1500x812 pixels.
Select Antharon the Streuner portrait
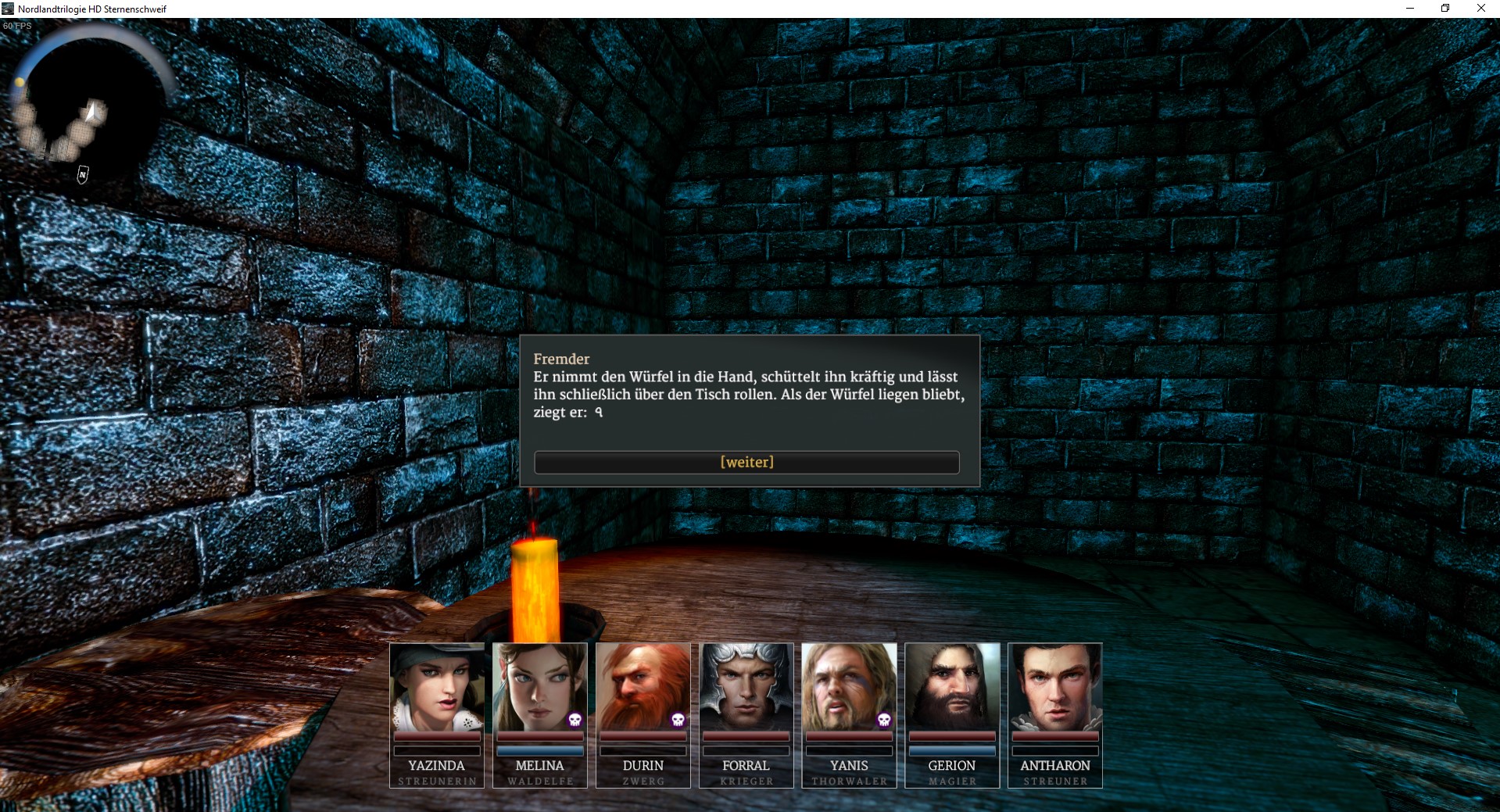pyautogui.click(x=1055, y=687)
